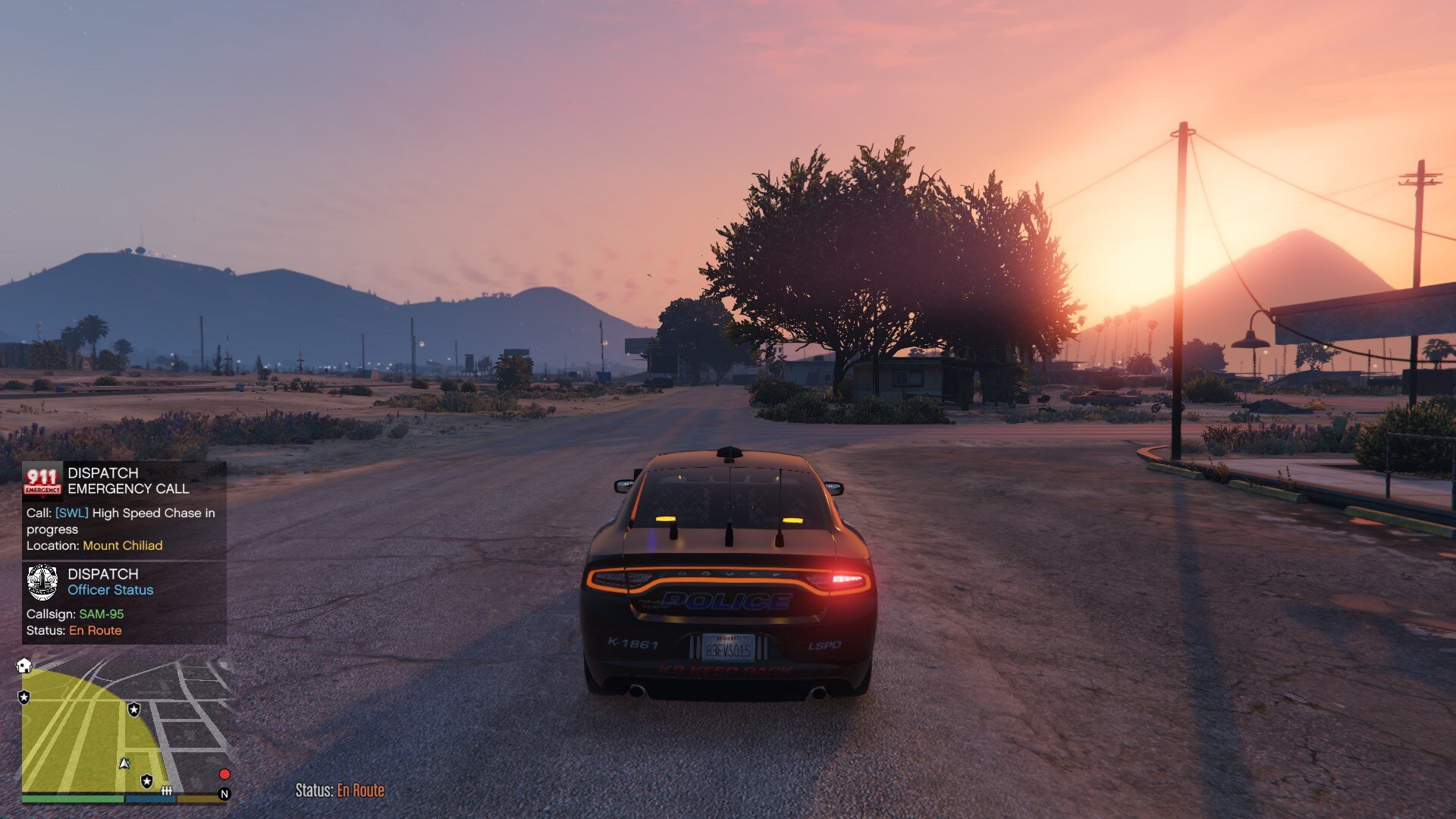The image size is (1456, 819).
Task: Select the white fence-shaped marker on minimap
Action: point(167,791)
